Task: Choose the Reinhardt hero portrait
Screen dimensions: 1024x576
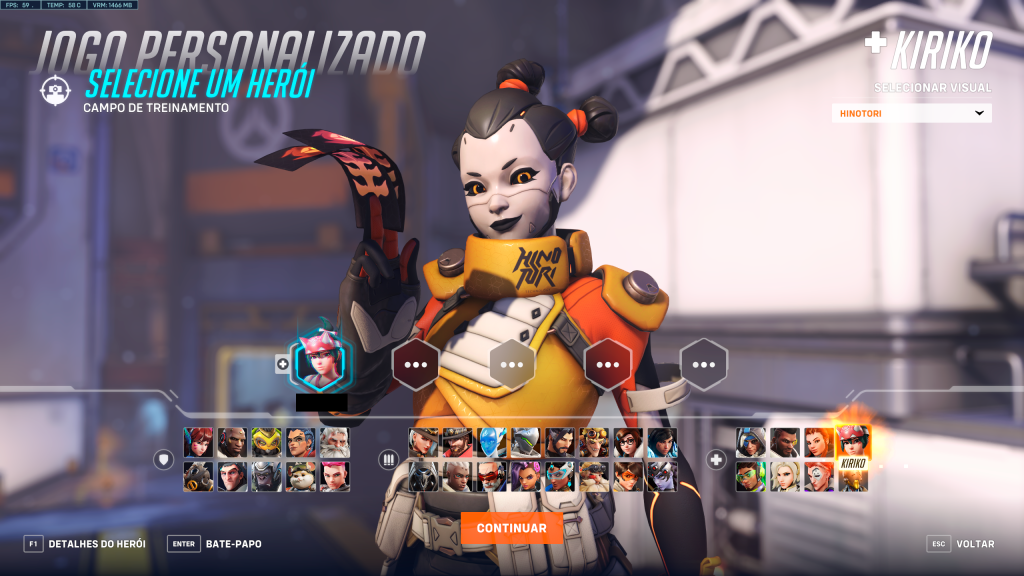Action: (x=335, y=442)
